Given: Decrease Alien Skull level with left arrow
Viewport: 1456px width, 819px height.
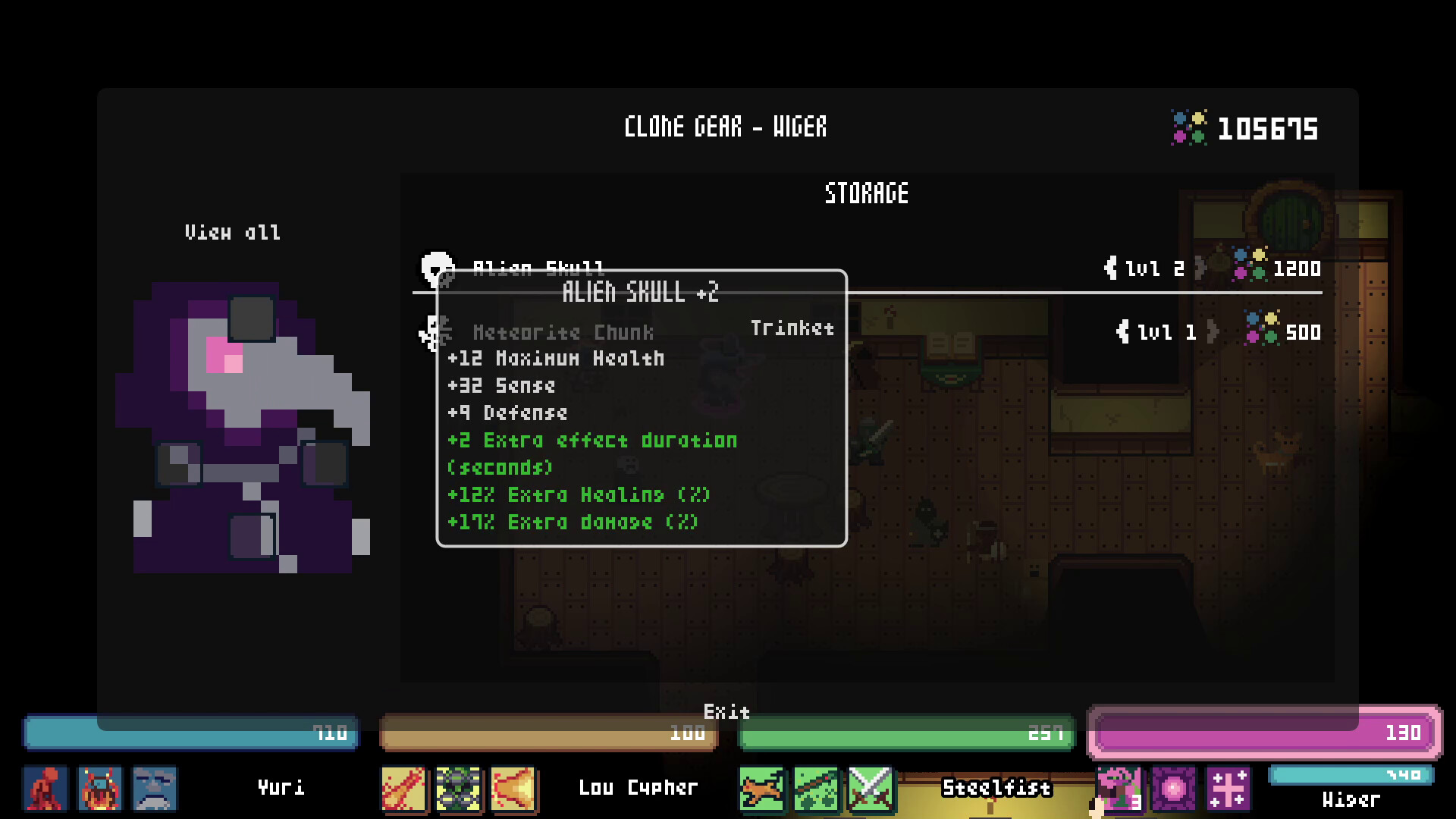Looking at the screenshot, I should tap(1109, 268).
